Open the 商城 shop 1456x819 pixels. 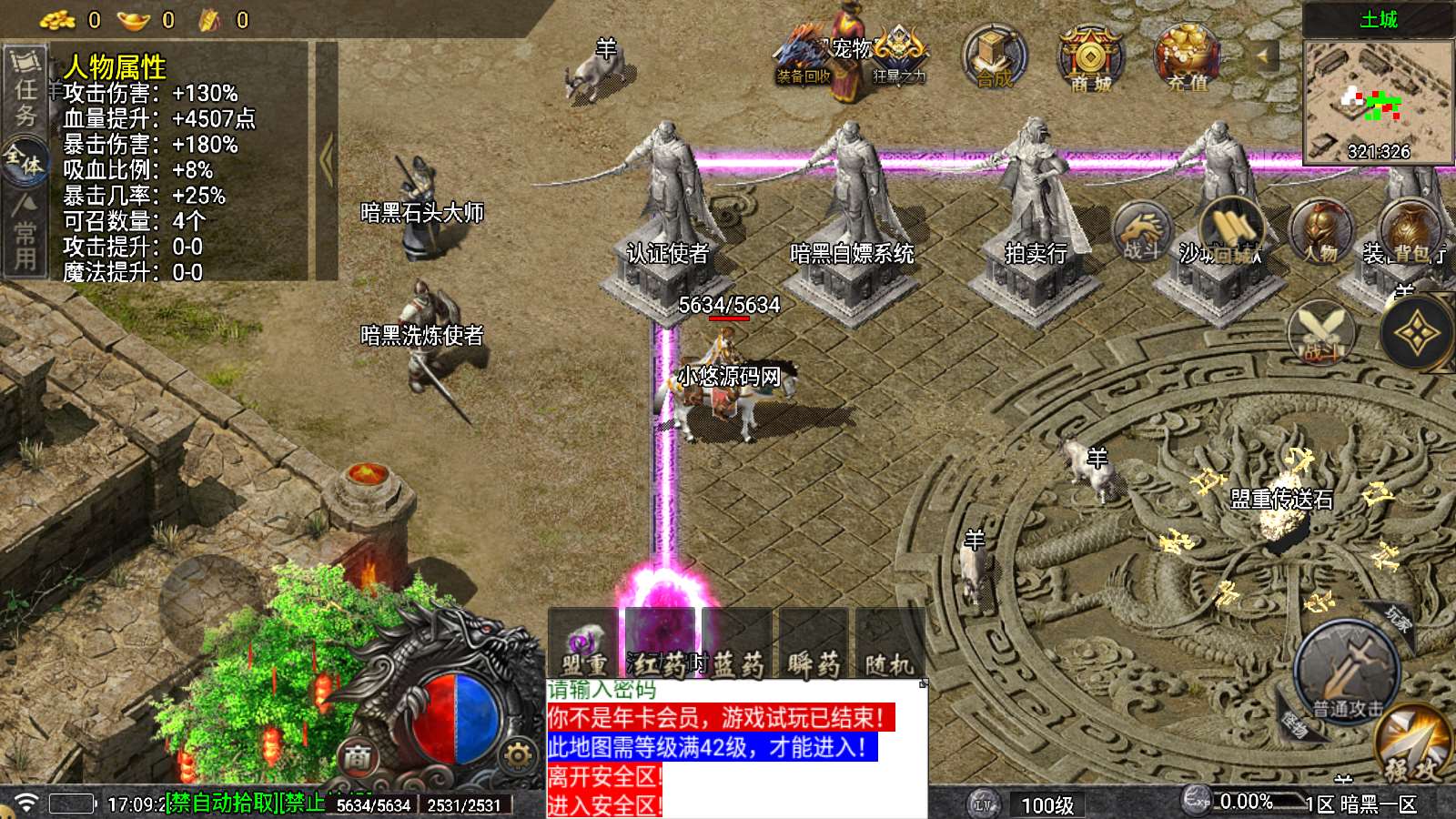coord(1090,57)
